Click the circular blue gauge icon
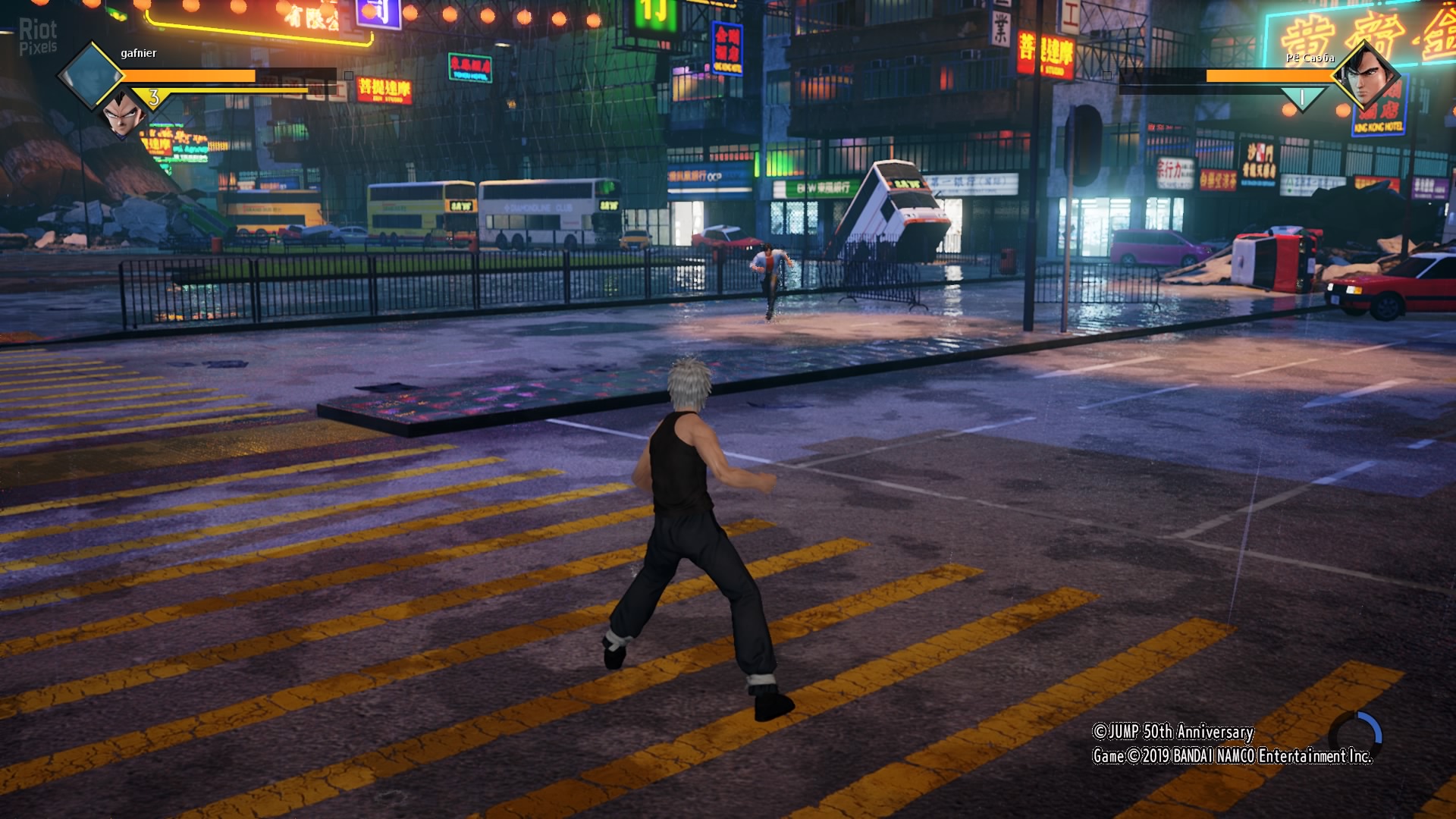1456x819 pixels. coord(1356,736)
